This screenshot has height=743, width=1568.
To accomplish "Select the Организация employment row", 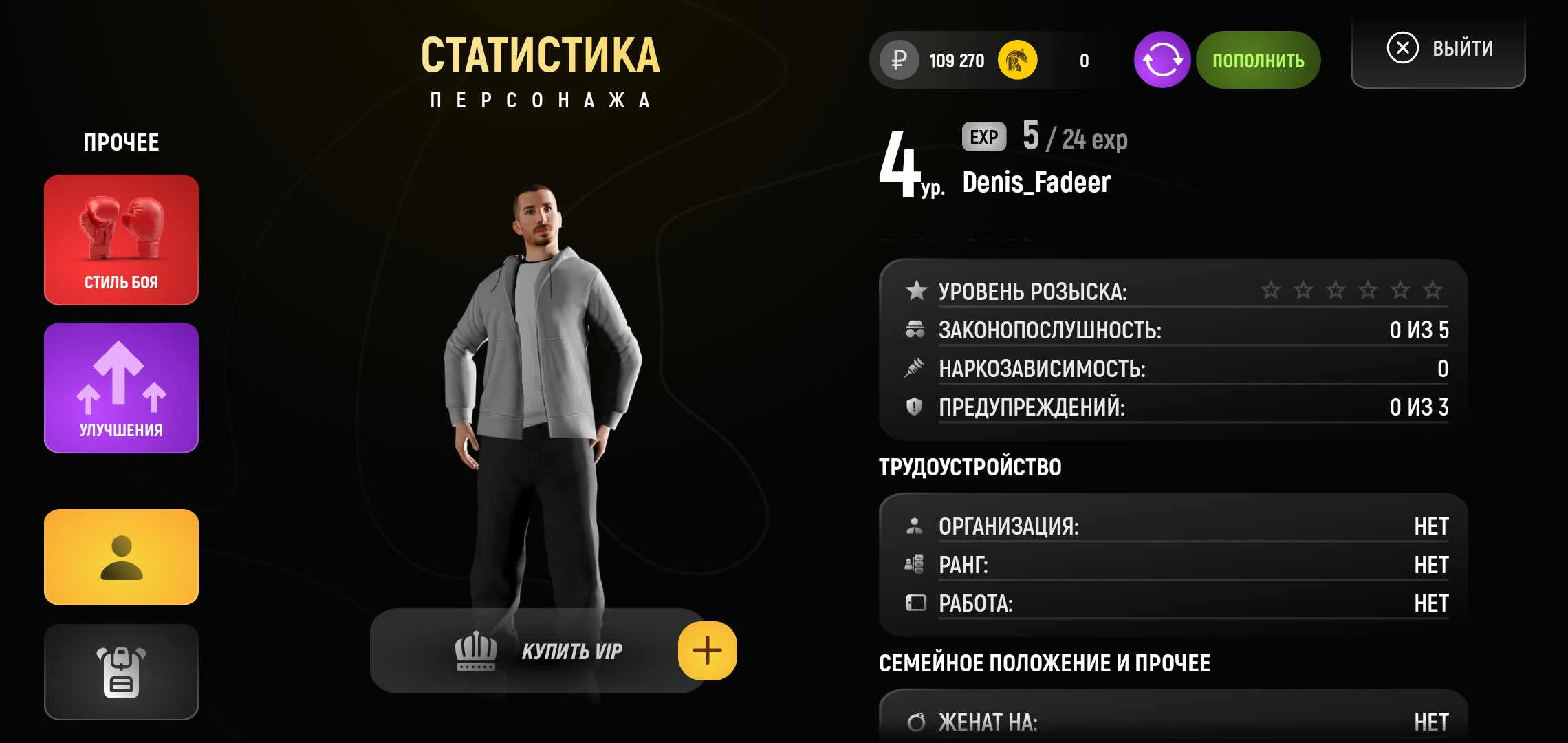I will tap(1176, 526).
